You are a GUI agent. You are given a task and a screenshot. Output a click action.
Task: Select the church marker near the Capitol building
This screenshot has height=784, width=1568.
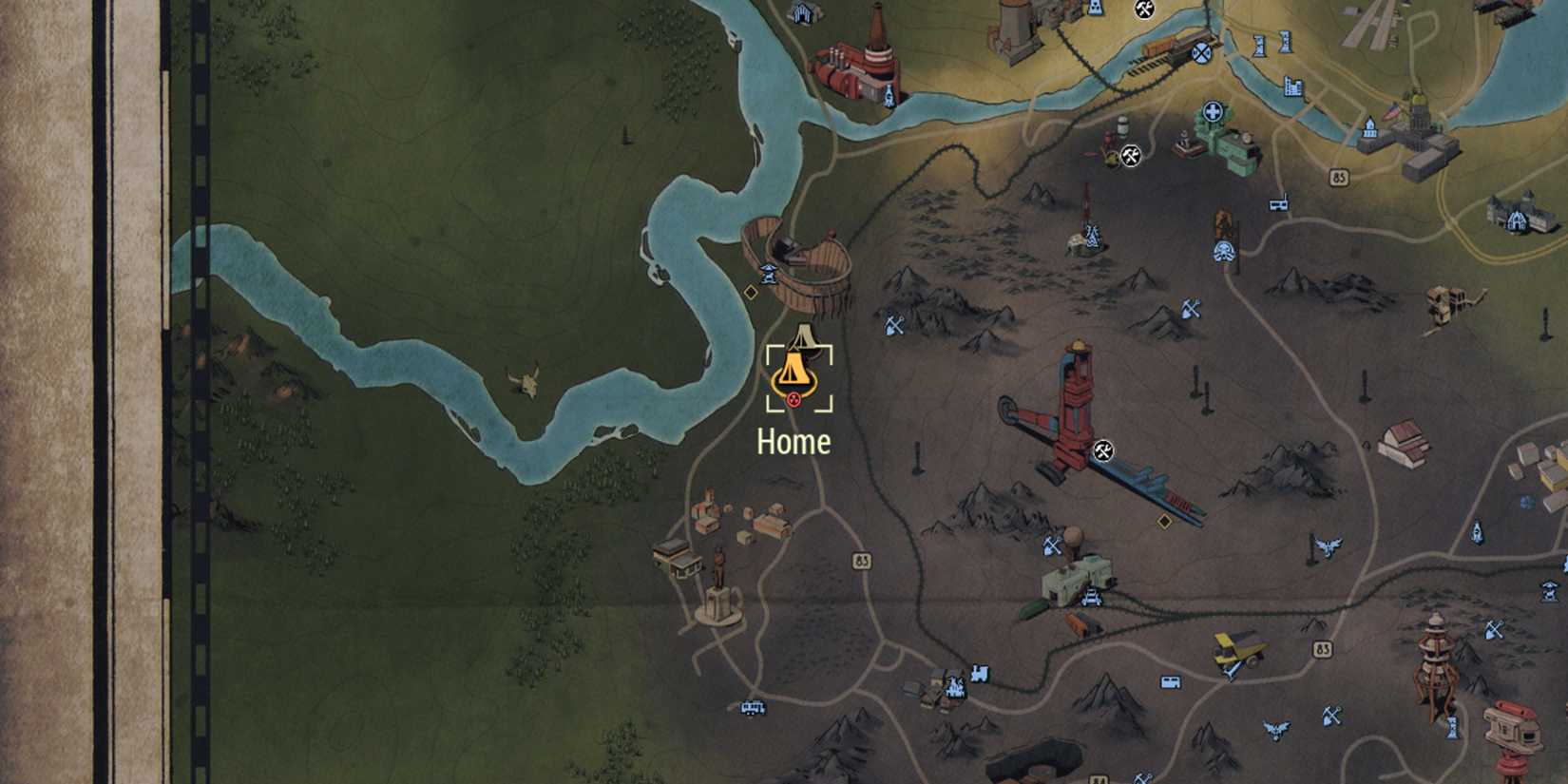[x=1369, y=126]
